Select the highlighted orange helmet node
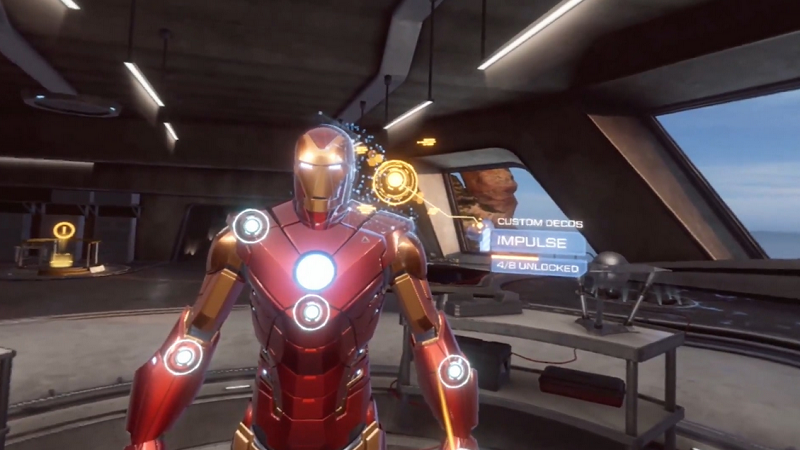 (x=395, y=180)
